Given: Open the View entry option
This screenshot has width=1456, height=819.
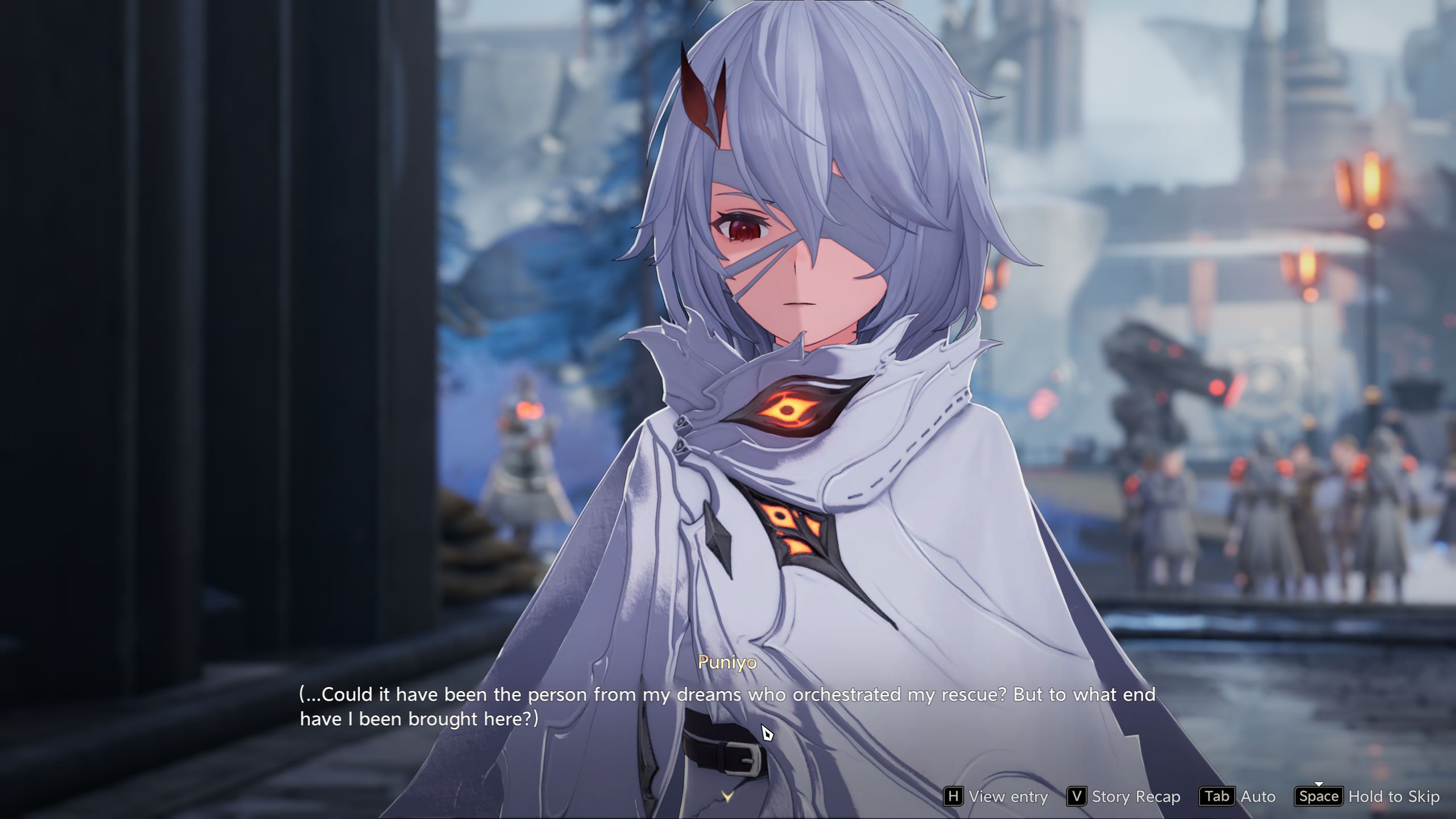Looking at the screenshot, I should [996, 796].
